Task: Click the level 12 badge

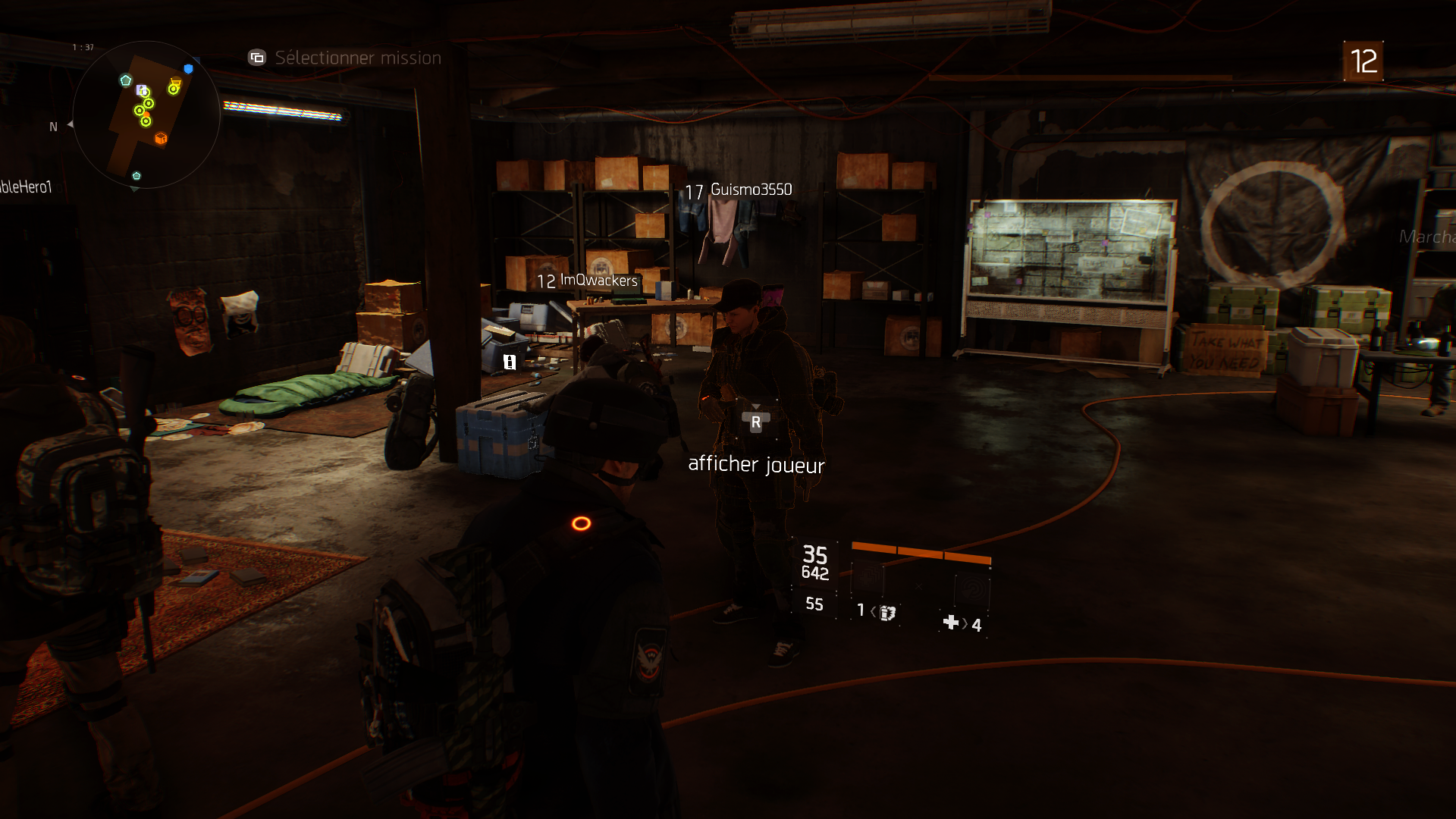Action: coord(1363,61)
